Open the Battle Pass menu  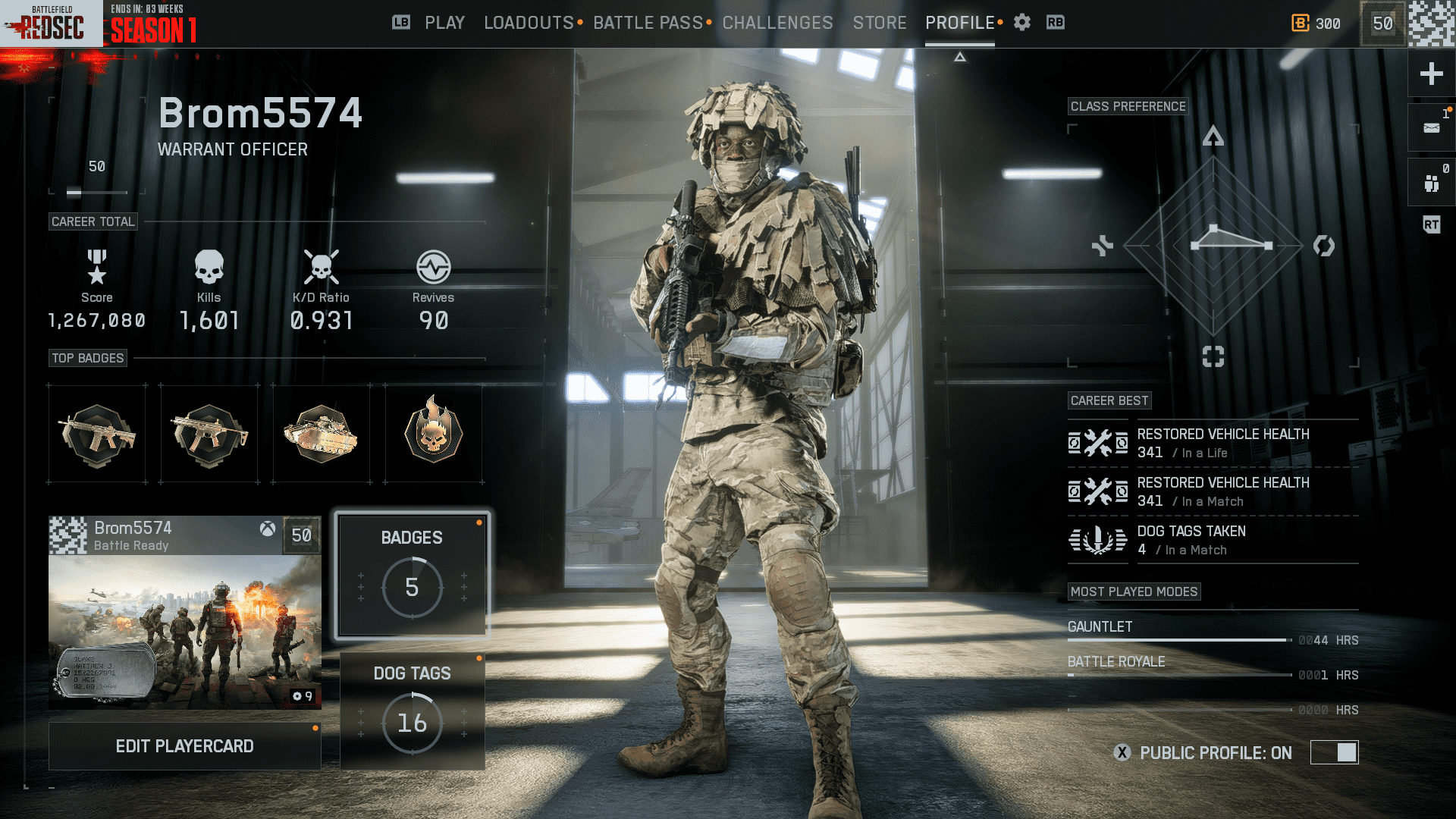(648, 23)
